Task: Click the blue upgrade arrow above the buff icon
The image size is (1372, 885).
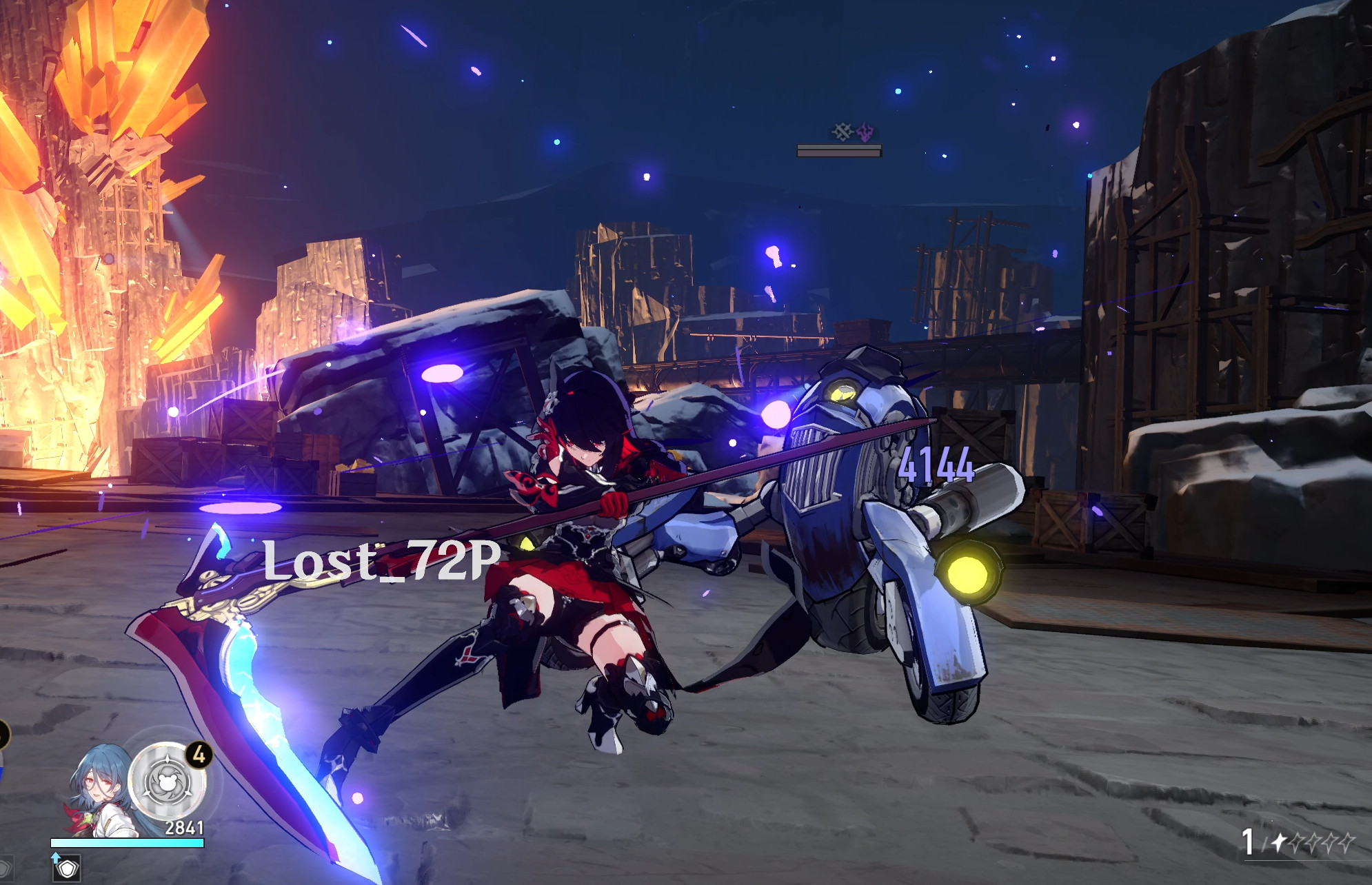Action: 55,859
